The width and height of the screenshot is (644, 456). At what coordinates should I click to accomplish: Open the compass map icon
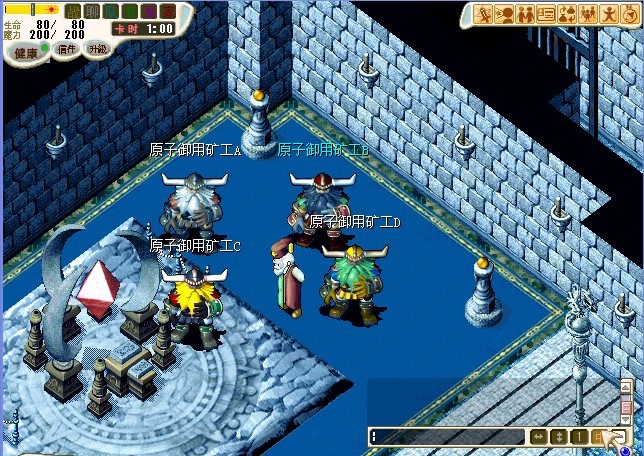(628, 14)
